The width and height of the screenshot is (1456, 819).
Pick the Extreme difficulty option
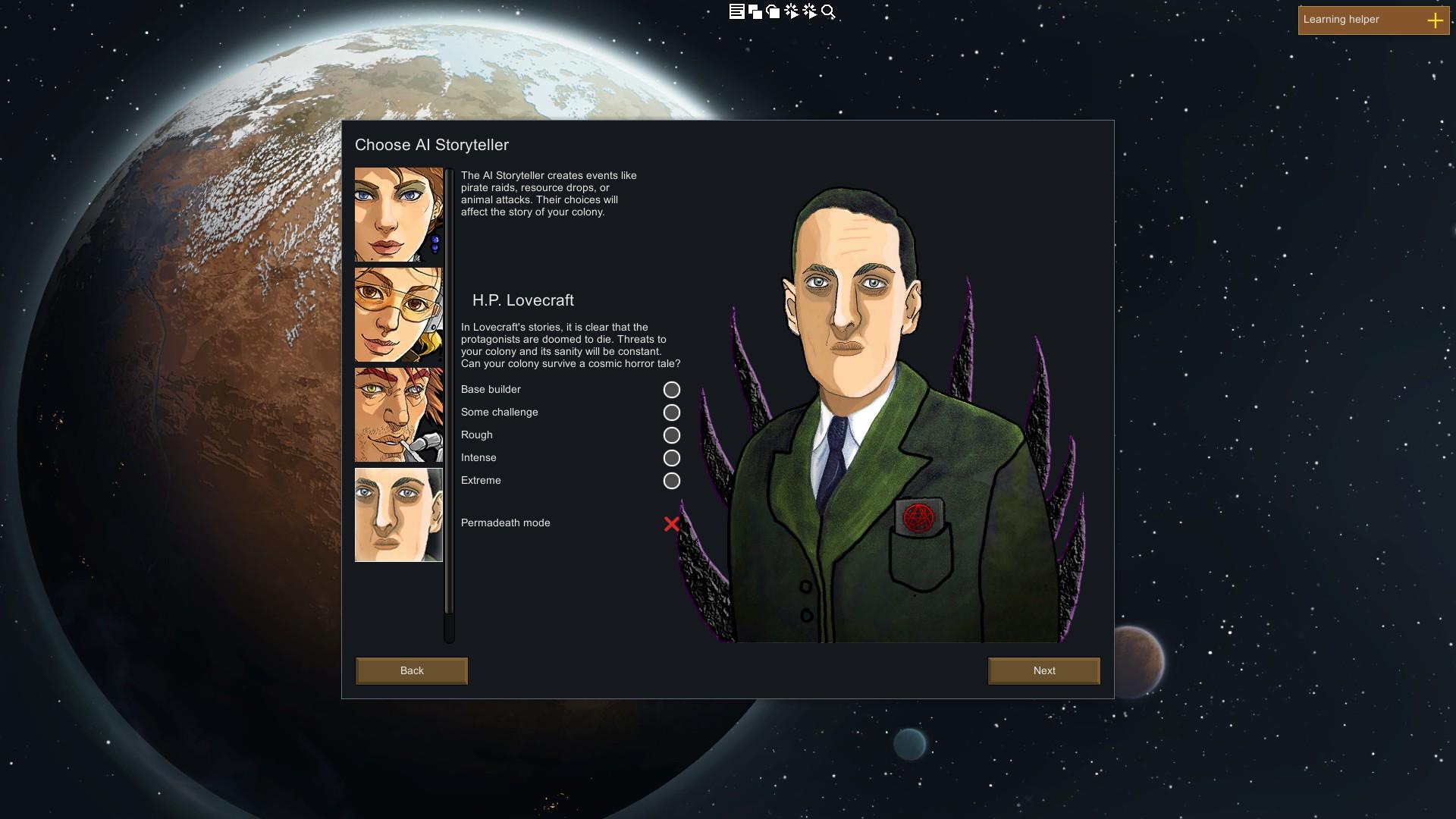click(672, 481)
